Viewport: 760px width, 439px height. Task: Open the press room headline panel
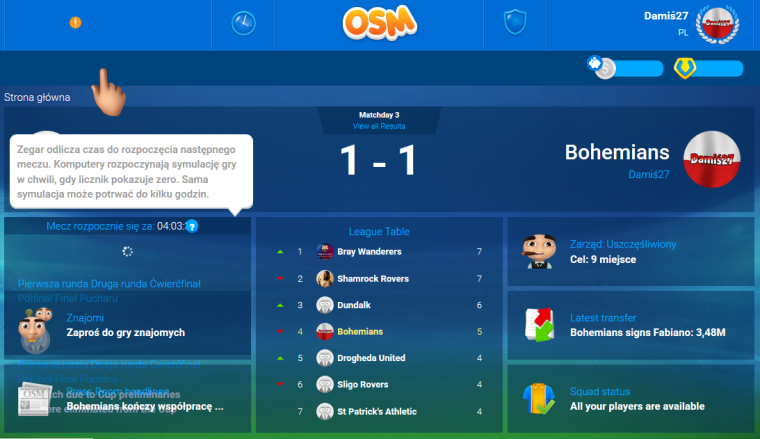[127, 398]
